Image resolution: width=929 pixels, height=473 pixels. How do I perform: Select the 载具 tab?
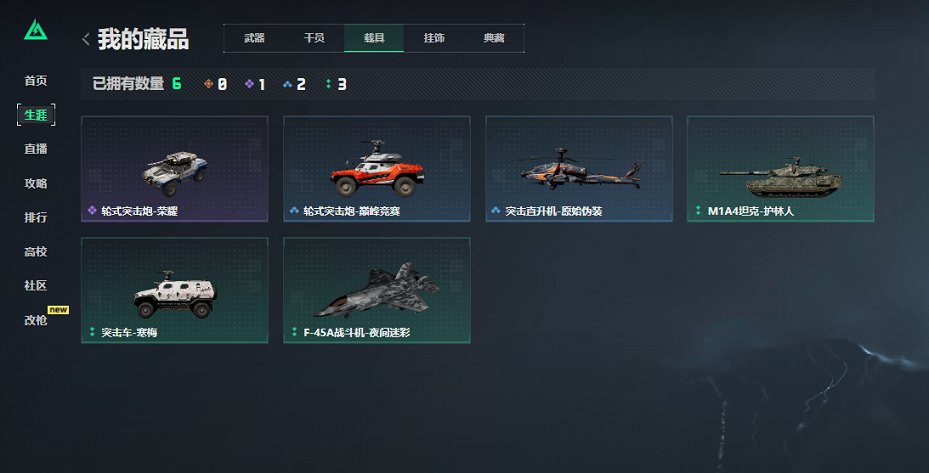374,38
